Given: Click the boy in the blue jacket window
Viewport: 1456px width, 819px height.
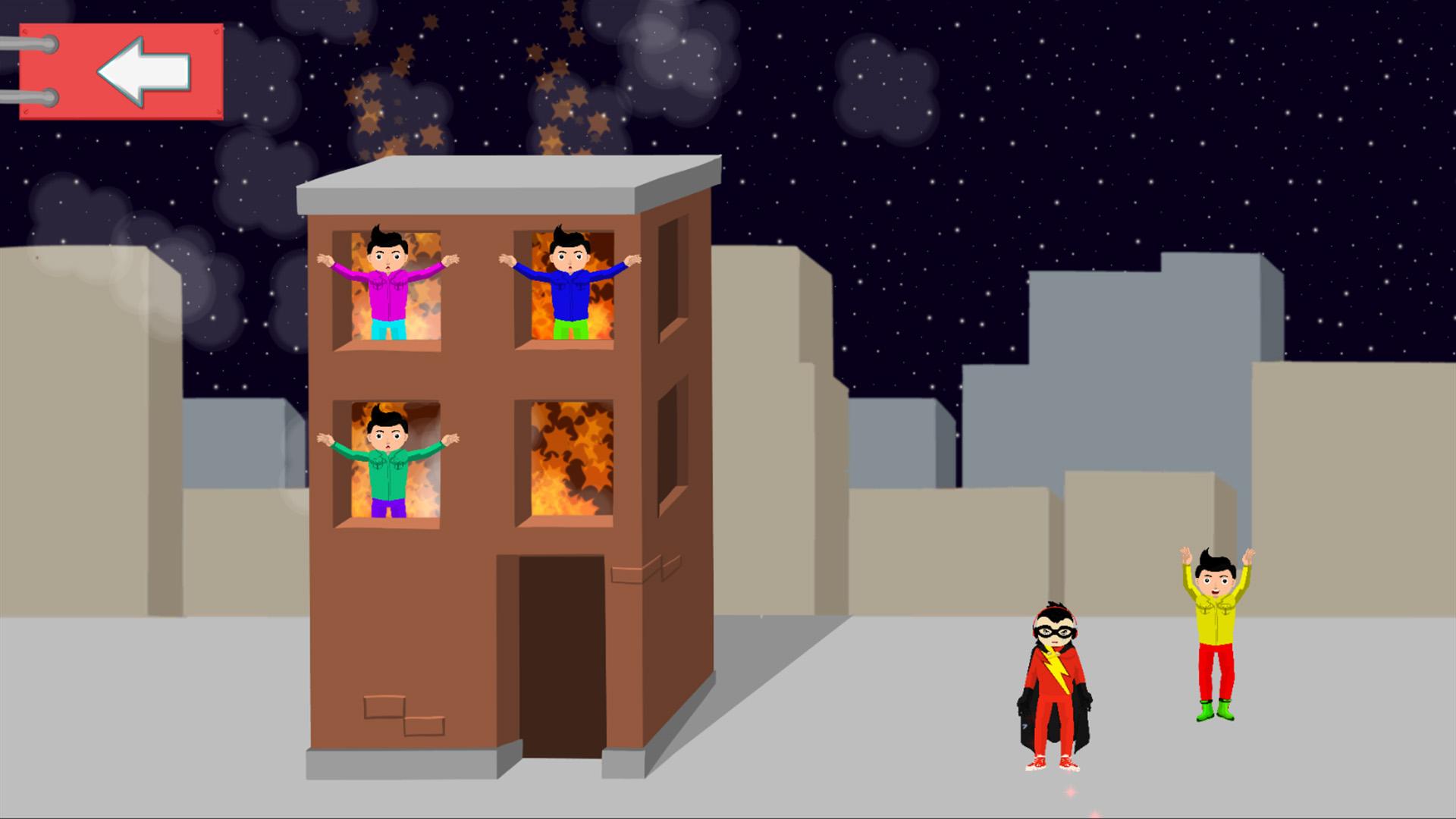Looking at the screenshot, I should coord(573,292).
